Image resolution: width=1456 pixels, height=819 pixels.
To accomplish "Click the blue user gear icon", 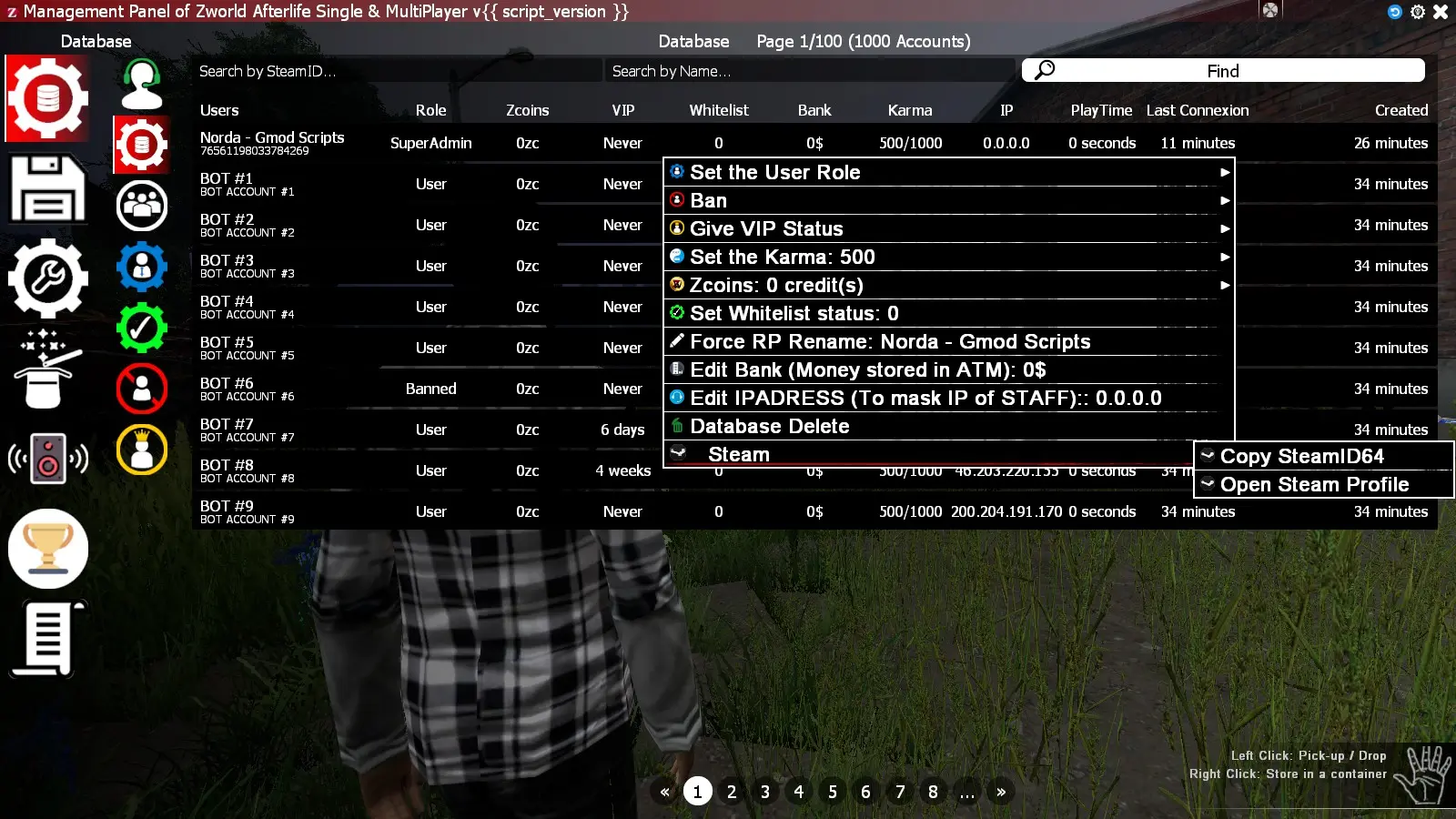I will [141, 266].
